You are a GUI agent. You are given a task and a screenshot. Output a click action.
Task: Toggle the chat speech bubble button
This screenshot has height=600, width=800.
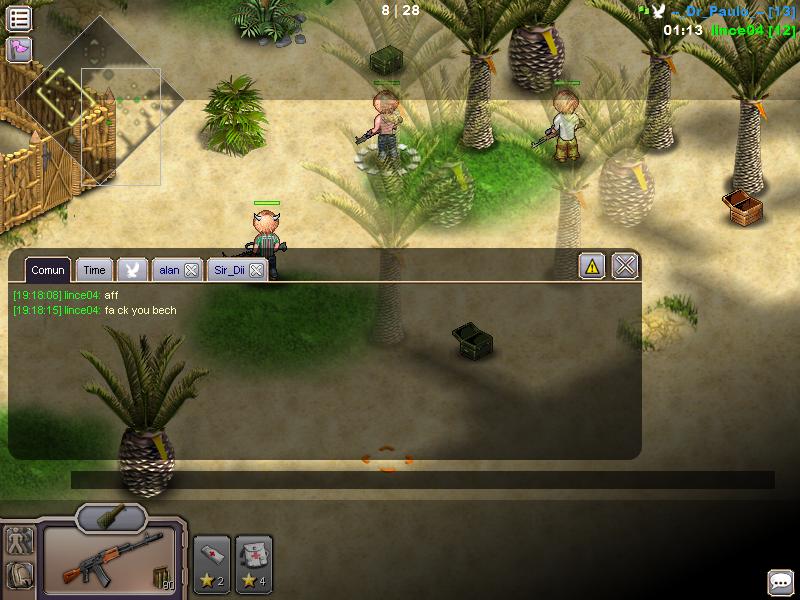coord(781,582)
